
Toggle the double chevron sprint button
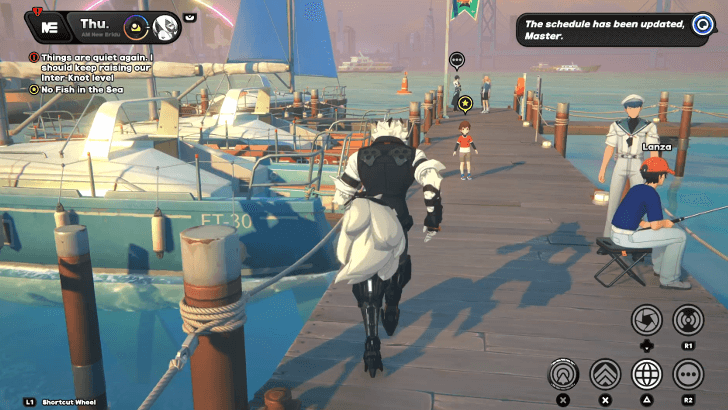(605, 375)
